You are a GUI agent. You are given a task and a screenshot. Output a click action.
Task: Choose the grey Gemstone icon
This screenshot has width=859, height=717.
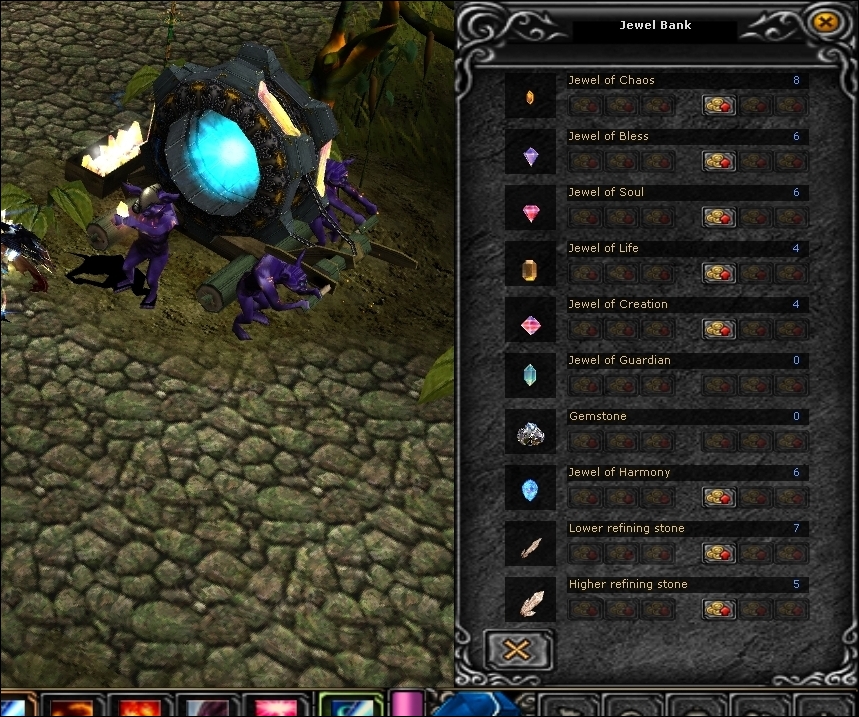[x=530, y=434]
